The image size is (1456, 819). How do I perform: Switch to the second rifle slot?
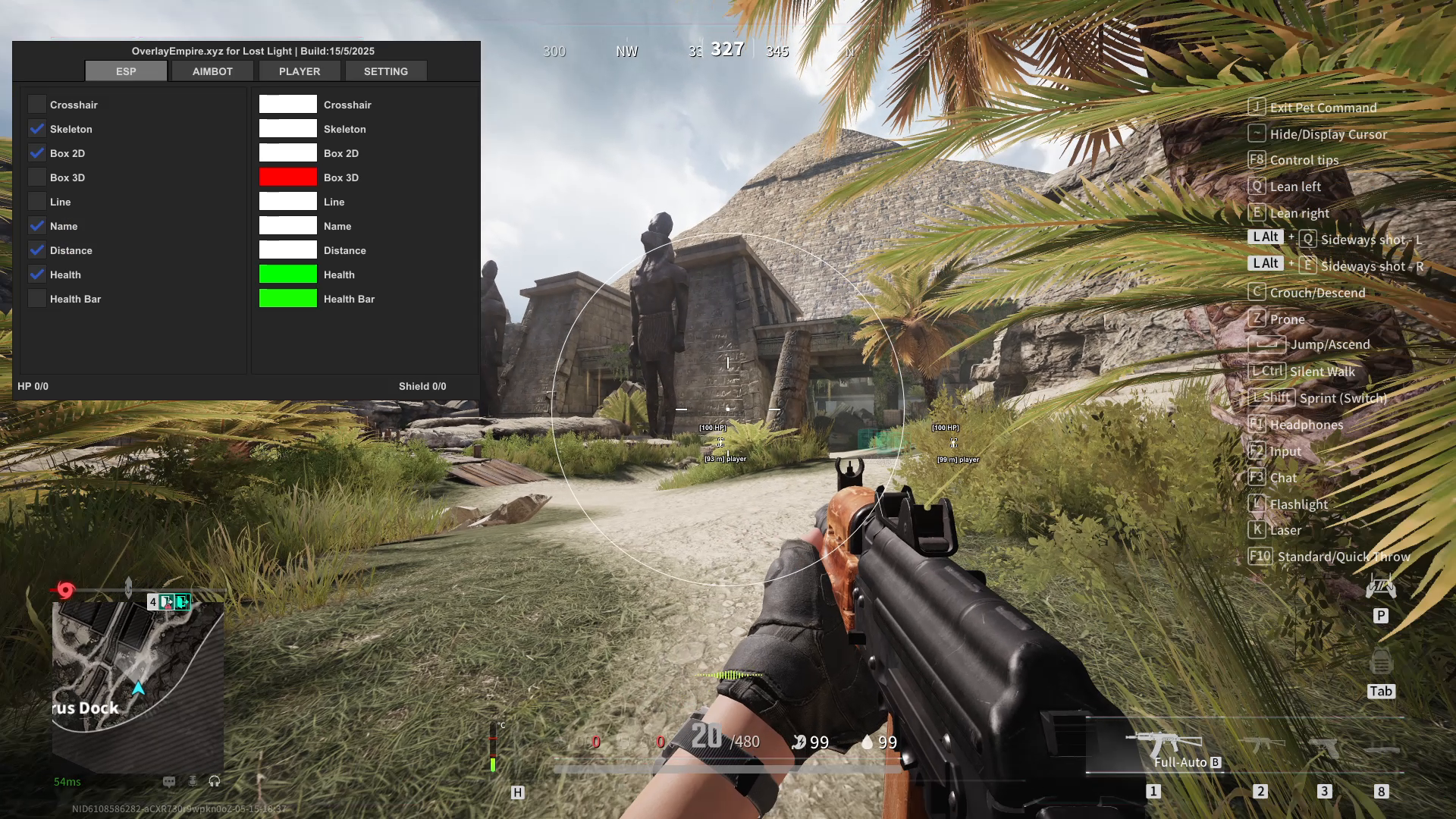[x=1261, y=744]
